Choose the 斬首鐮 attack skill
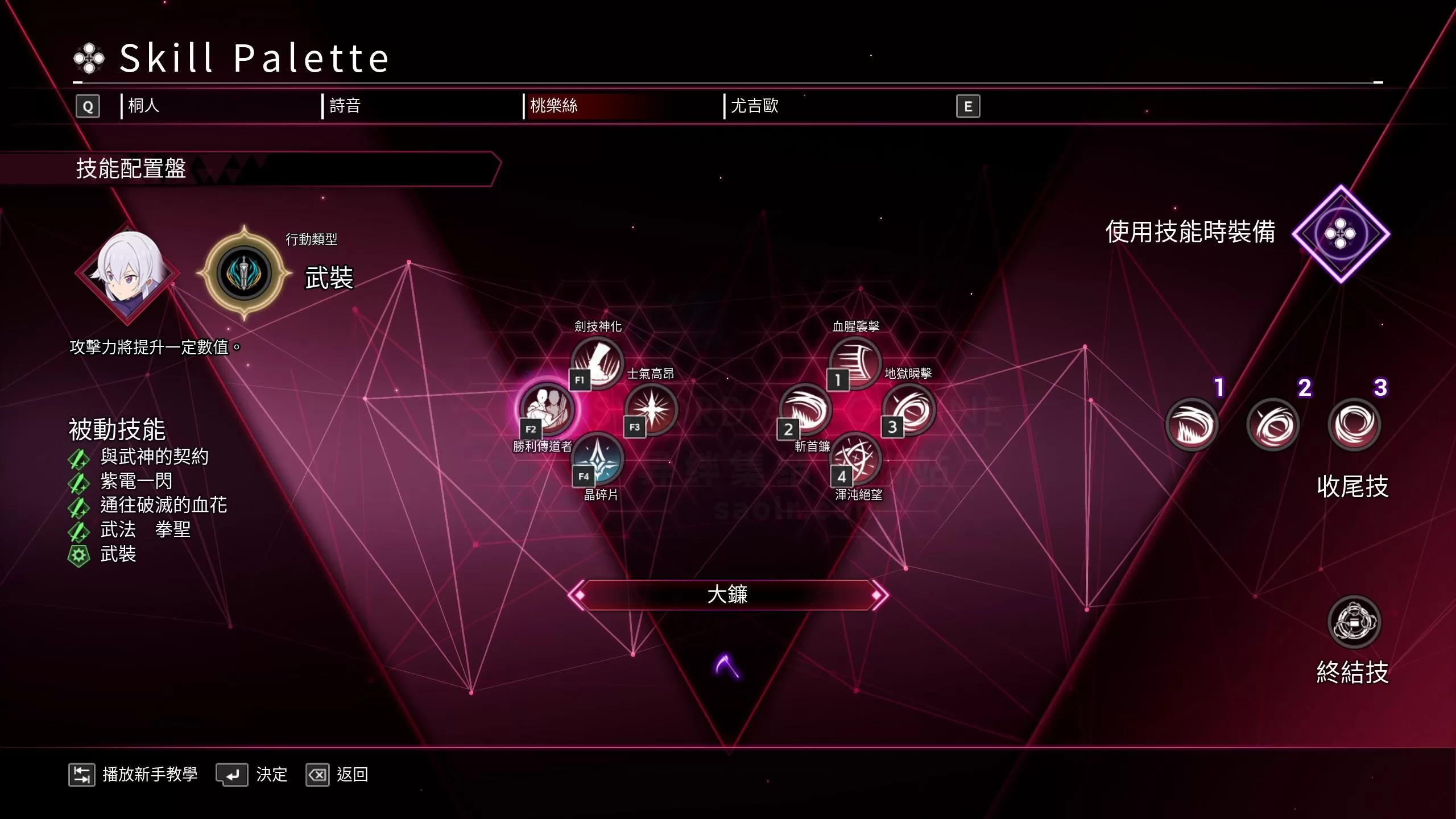 coord(805,408)
